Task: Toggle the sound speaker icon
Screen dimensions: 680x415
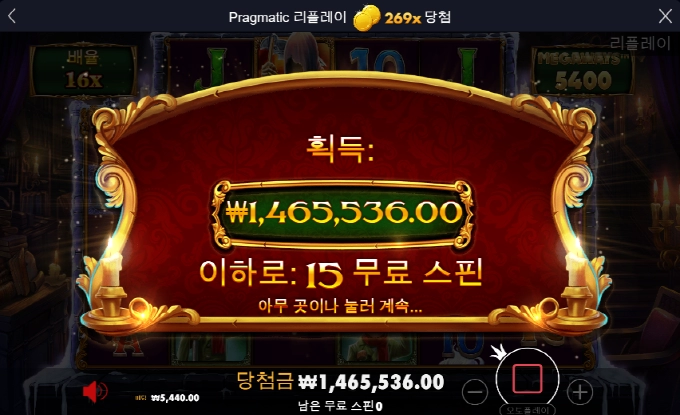Action: point(95,390)
